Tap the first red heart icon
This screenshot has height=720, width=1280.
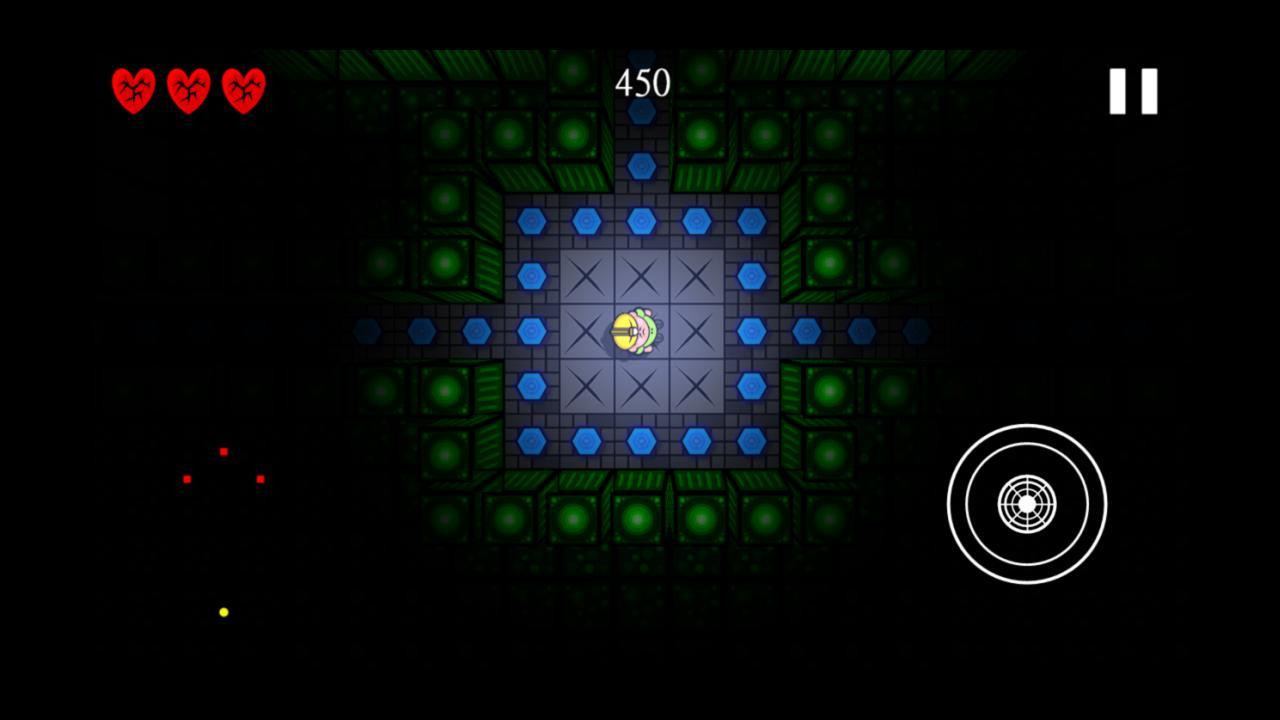133,90
